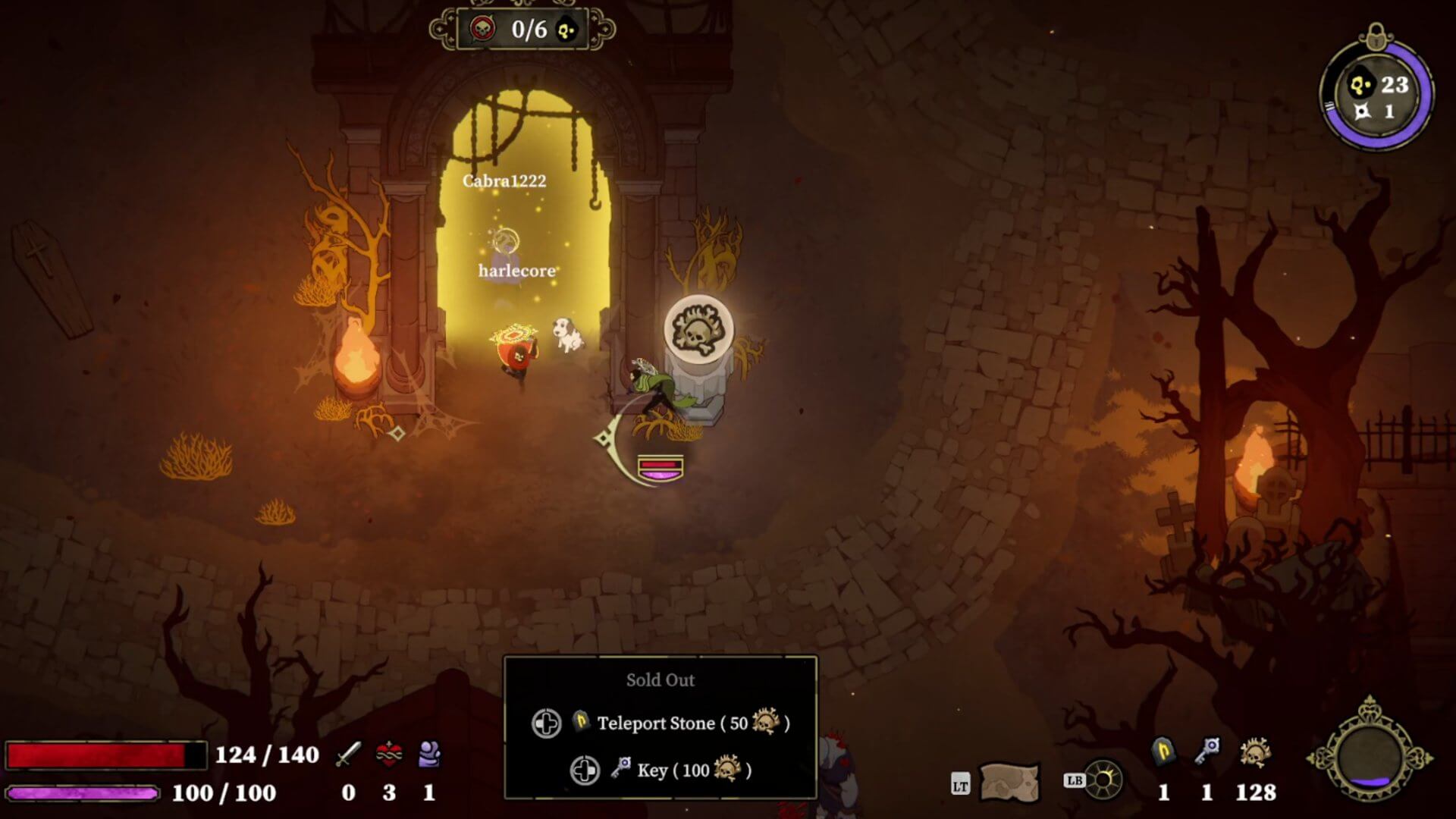Click the purple mana bar bottom-left
This screenshot has height=819, width=1456.
click(83, 792)
